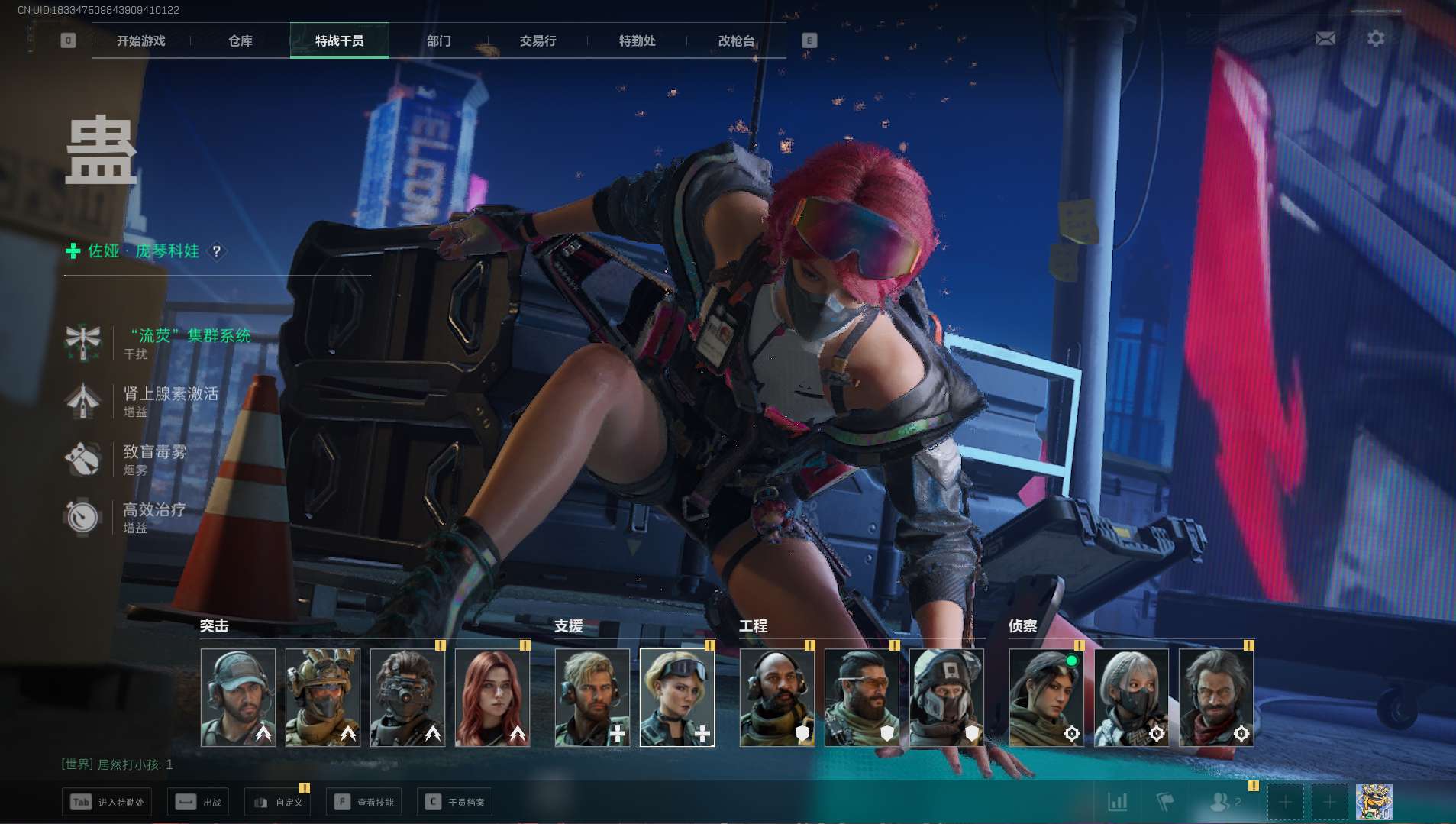
Task: Show operator info with the question mark
Action: [217, 251]
